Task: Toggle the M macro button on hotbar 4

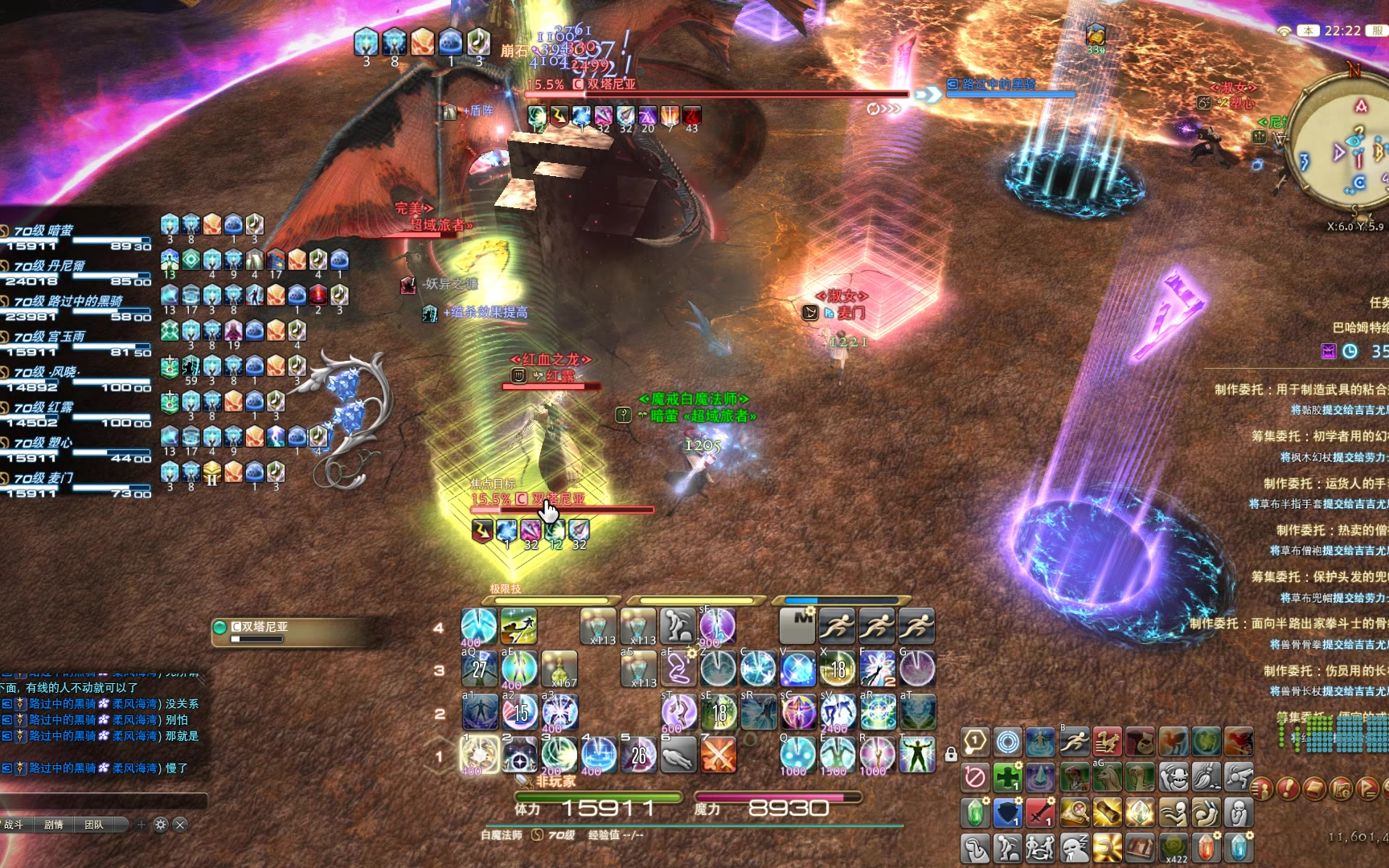Action: [x=797, y=625]
